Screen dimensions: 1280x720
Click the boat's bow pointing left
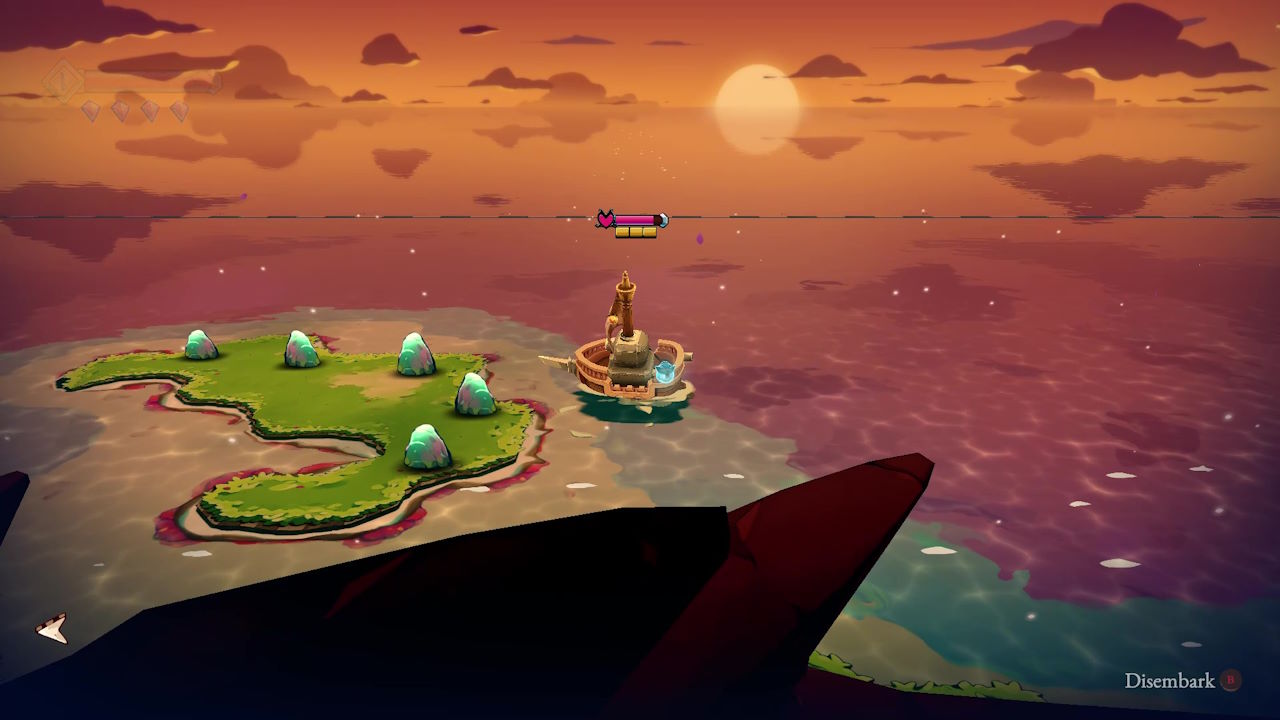[x=552, y=360]
